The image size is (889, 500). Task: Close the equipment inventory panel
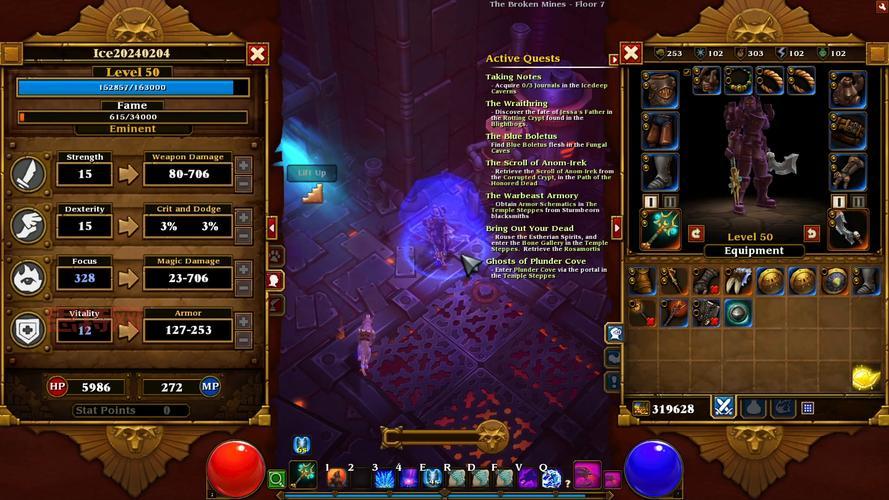point(631,53)
